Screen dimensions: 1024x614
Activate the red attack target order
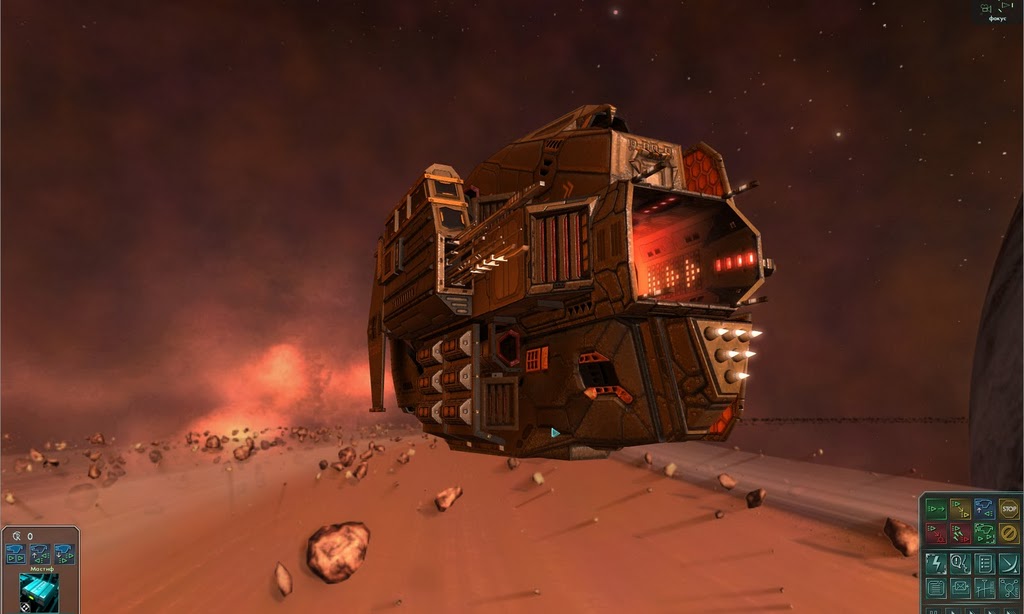[x=936, y=533]
